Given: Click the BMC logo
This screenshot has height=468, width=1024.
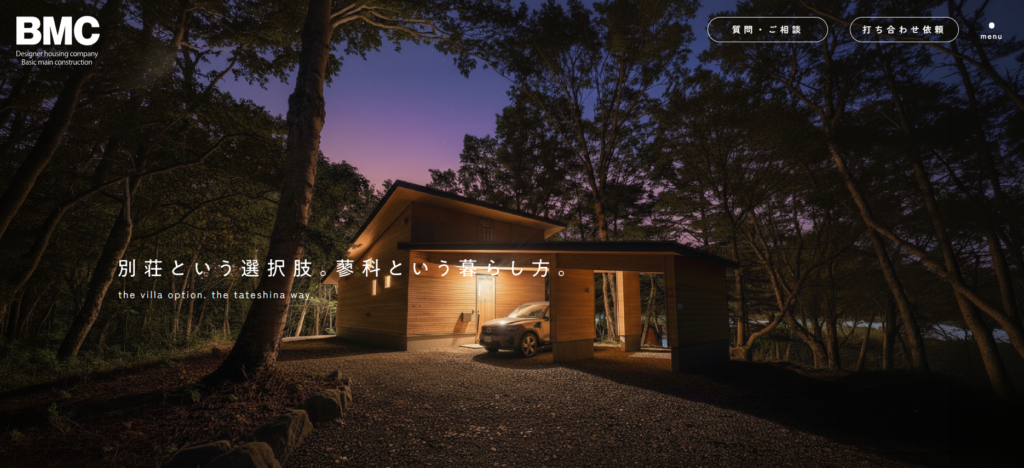Looking at the screenshot, I should 57,41.
